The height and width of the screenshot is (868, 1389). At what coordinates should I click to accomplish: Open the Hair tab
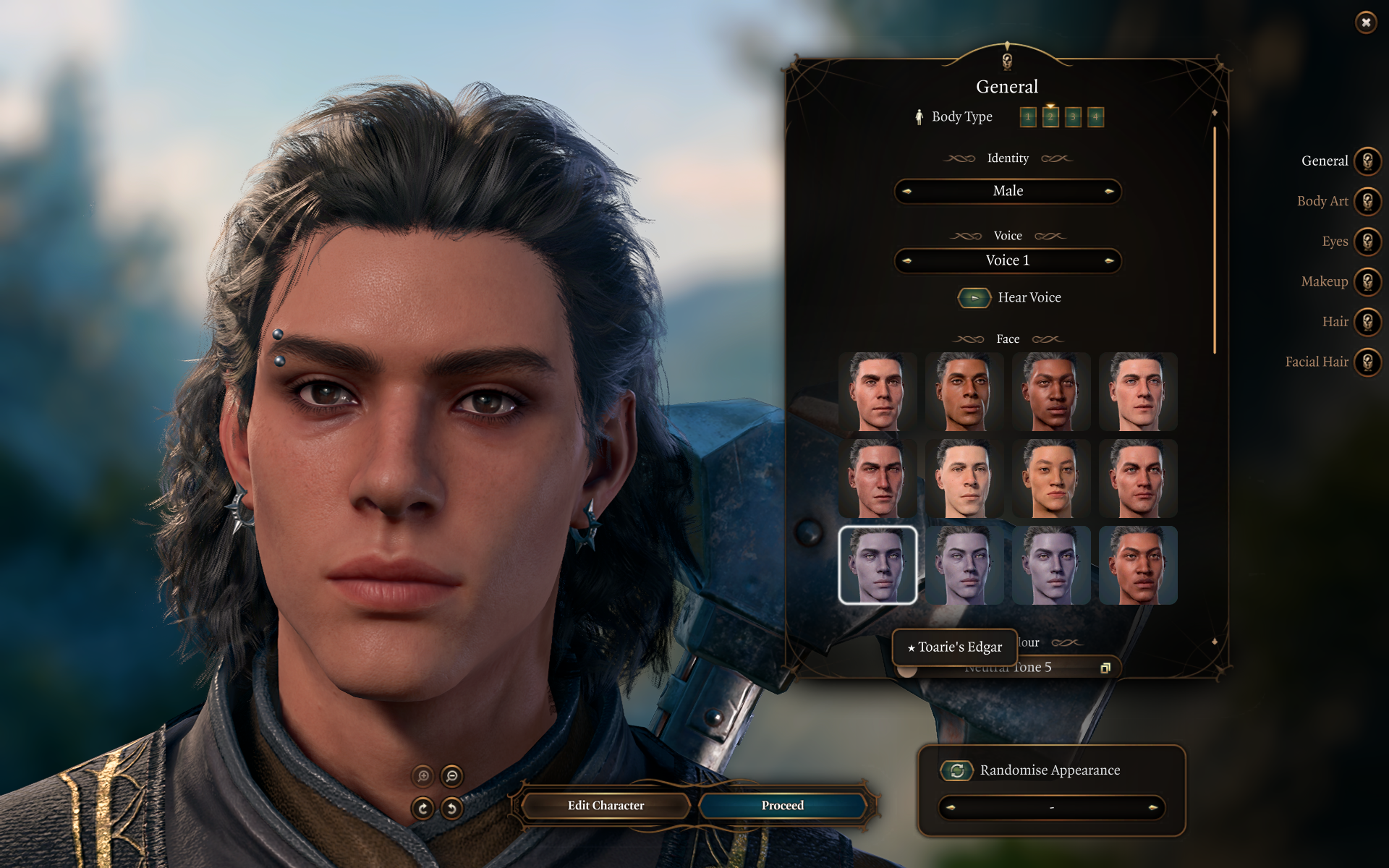tap(1367, 322)
